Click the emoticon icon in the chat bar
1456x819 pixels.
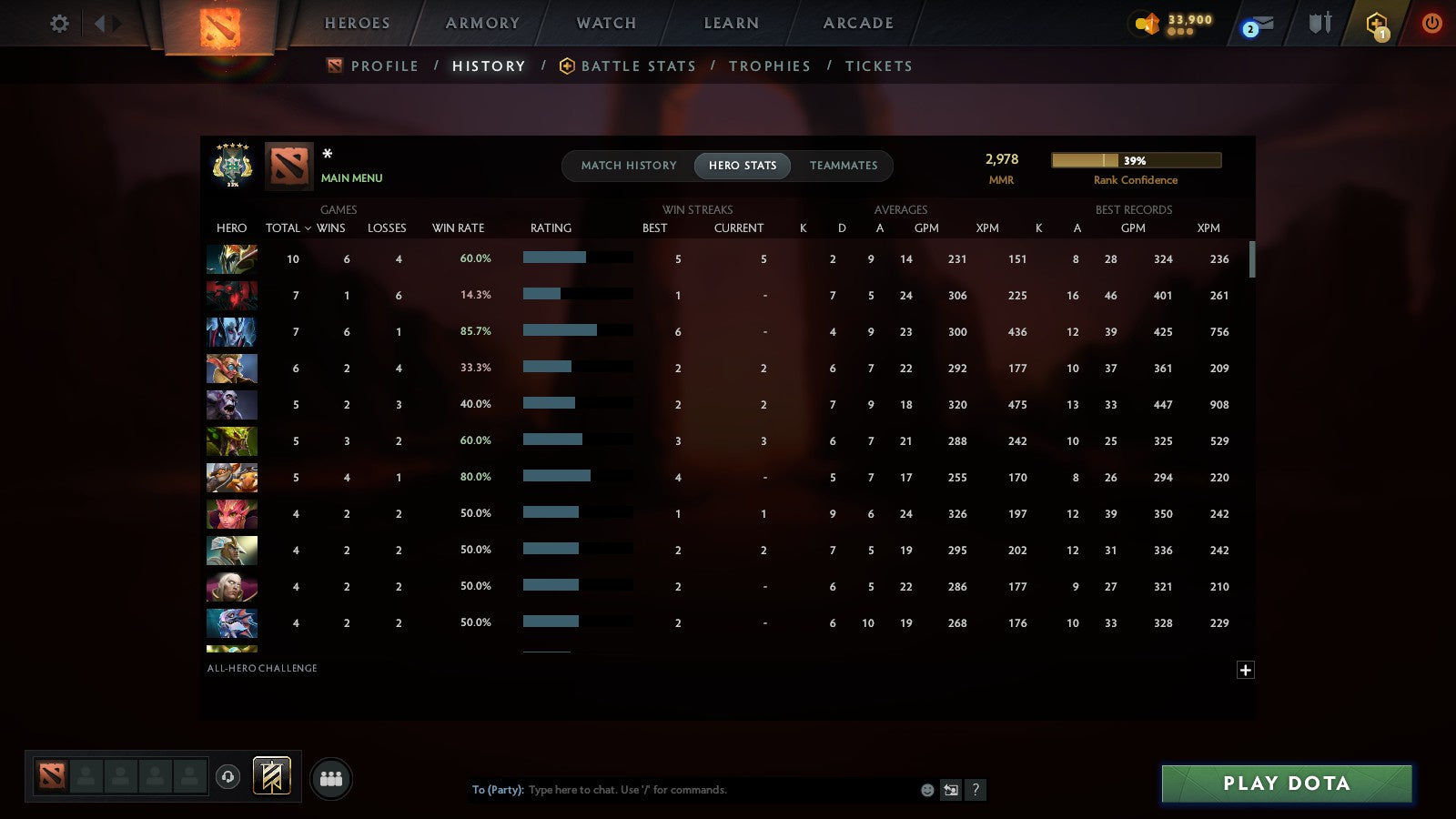925,790
